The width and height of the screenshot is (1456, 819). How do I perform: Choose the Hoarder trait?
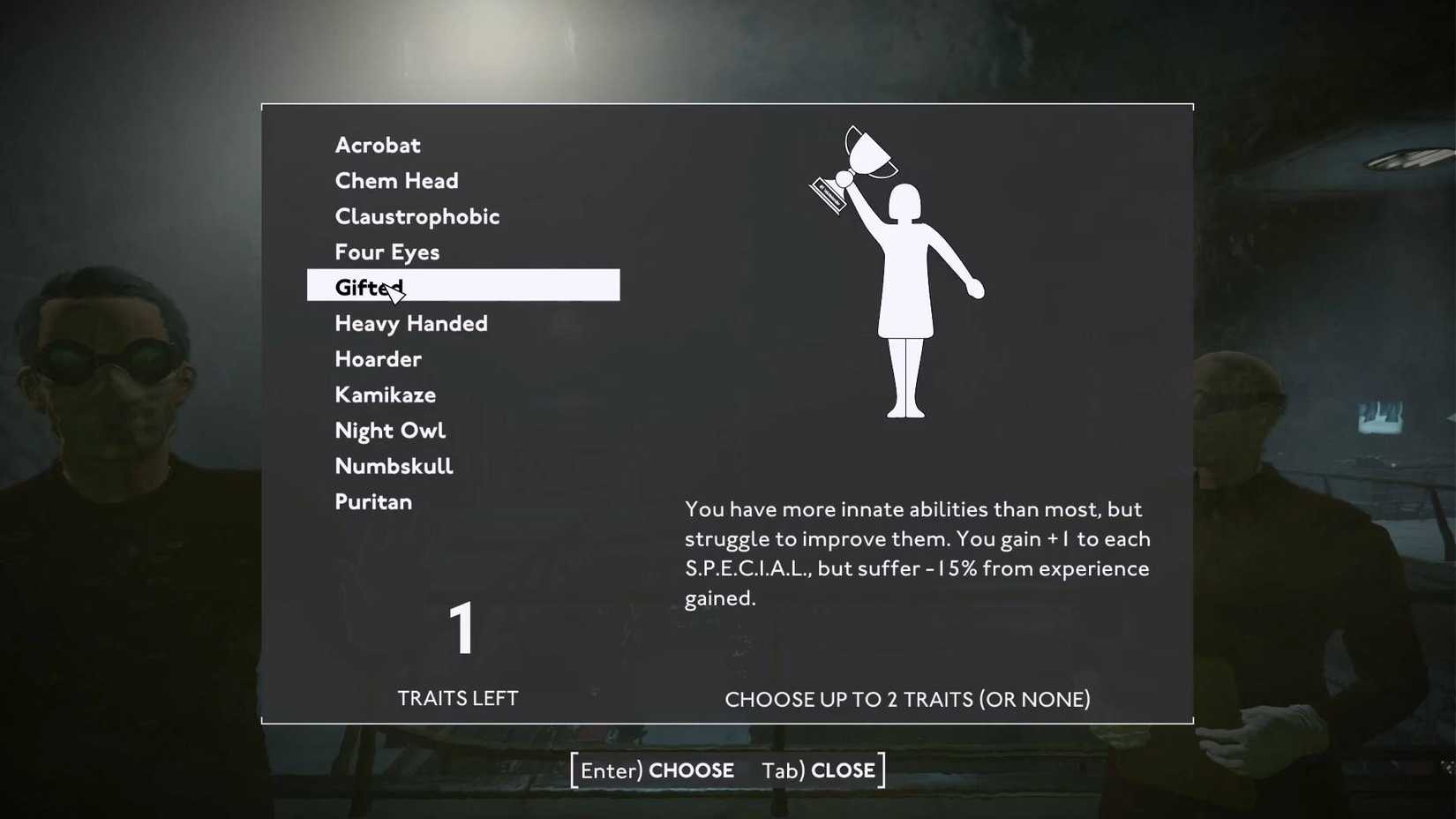[378, 358]
